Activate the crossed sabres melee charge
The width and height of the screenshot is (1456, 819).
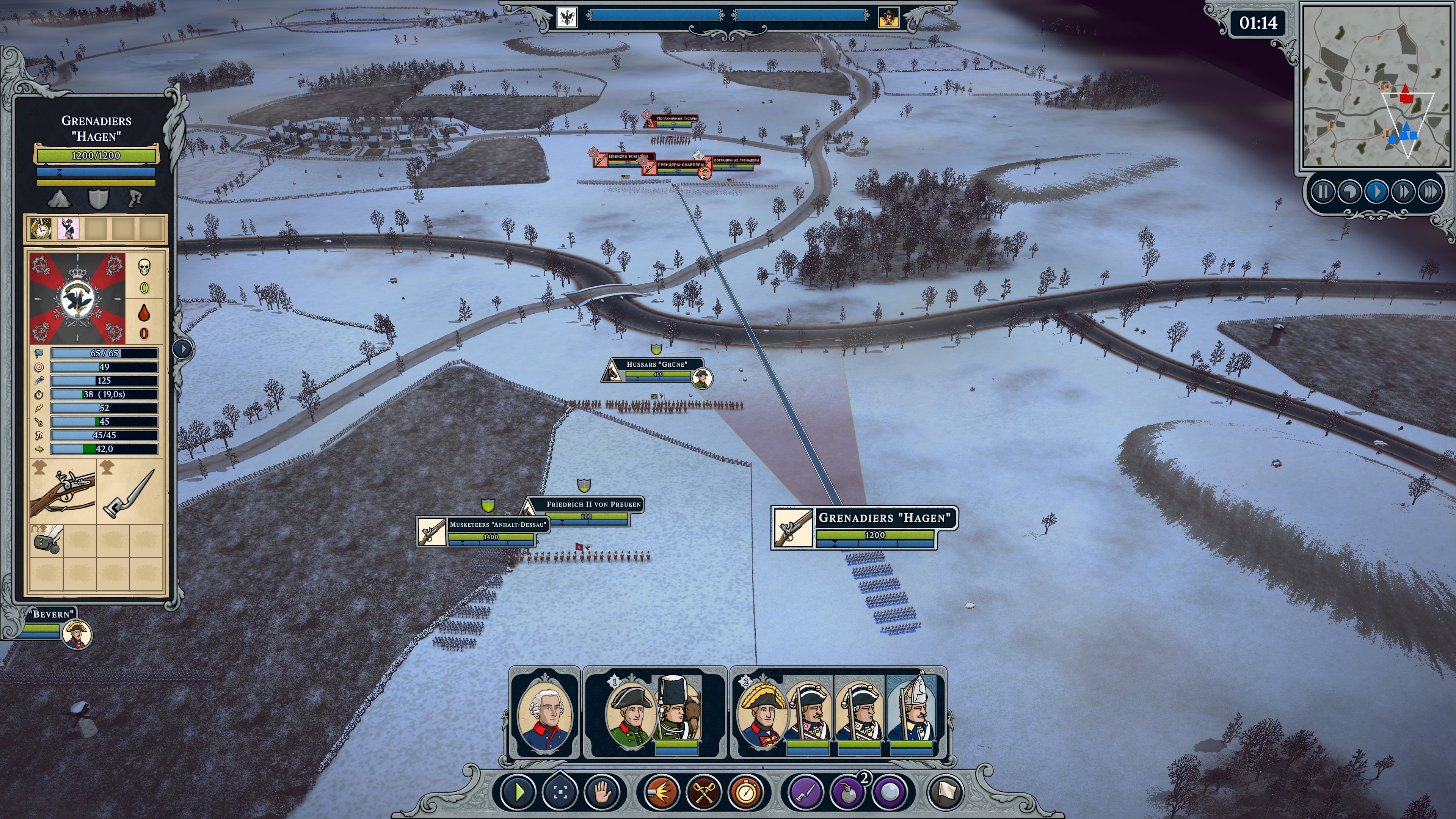(704, 792)
